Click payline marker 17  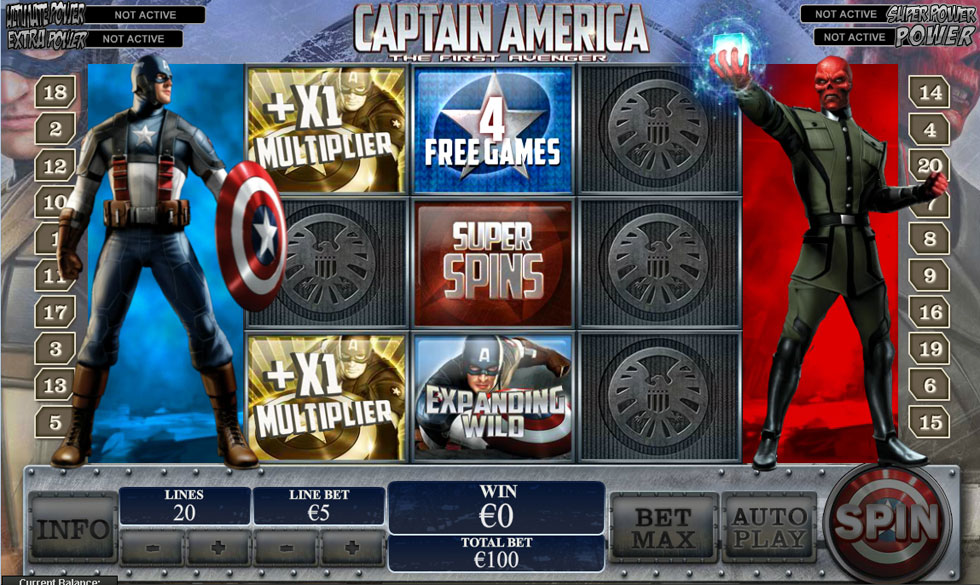(56, 313)
